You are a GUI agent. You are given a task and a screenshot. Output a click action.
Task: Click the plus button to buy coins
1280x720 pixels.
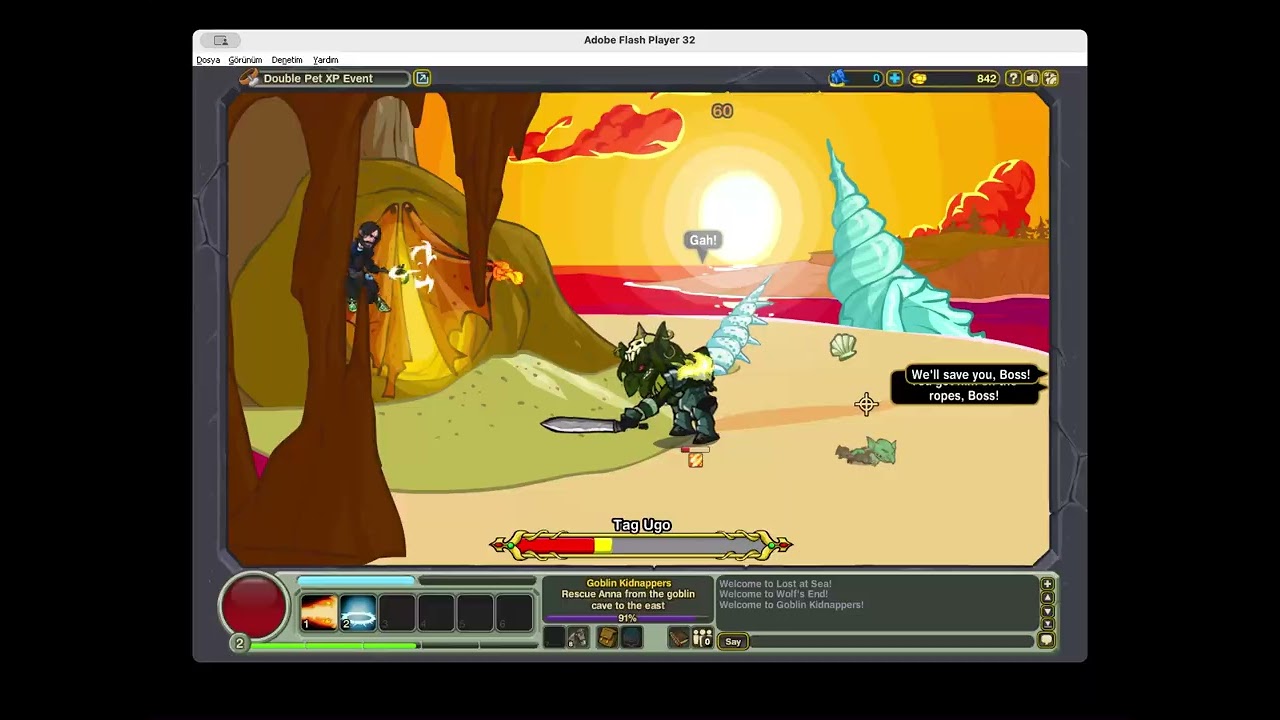tap(894, 78)
